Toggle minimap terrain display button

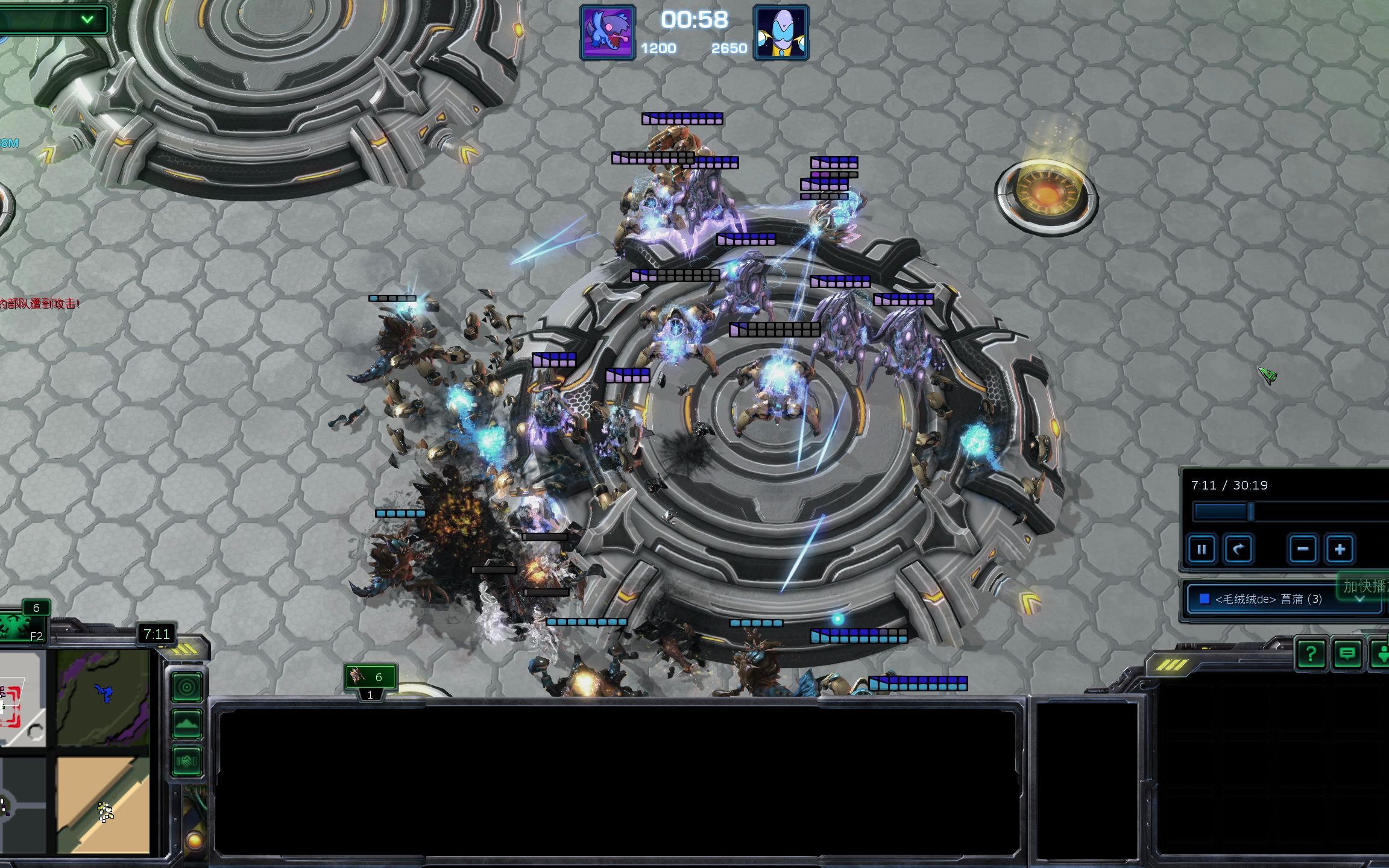click(186, 724)
